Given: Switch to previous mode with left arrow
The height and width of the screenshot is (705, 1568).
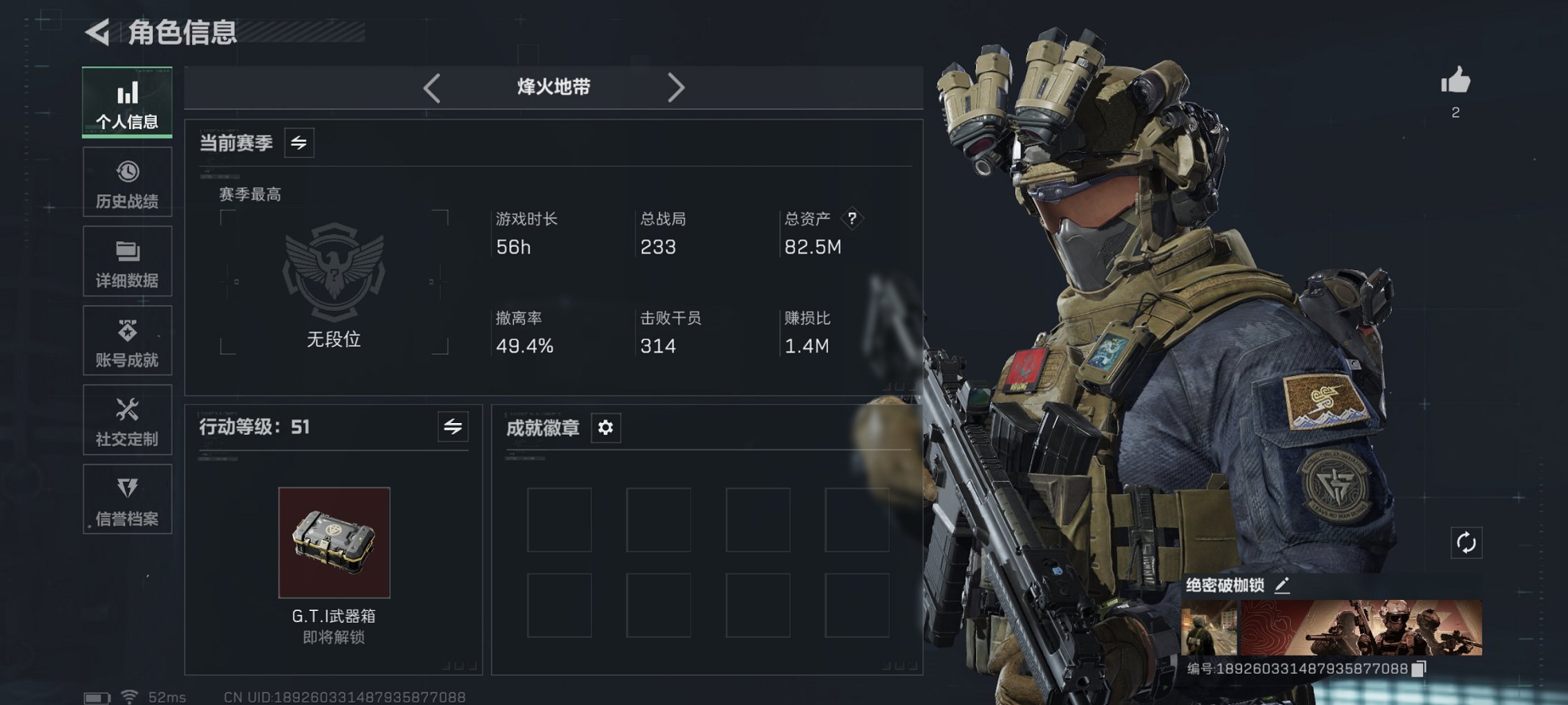Looking at the screenshot, I should [431, 86].
